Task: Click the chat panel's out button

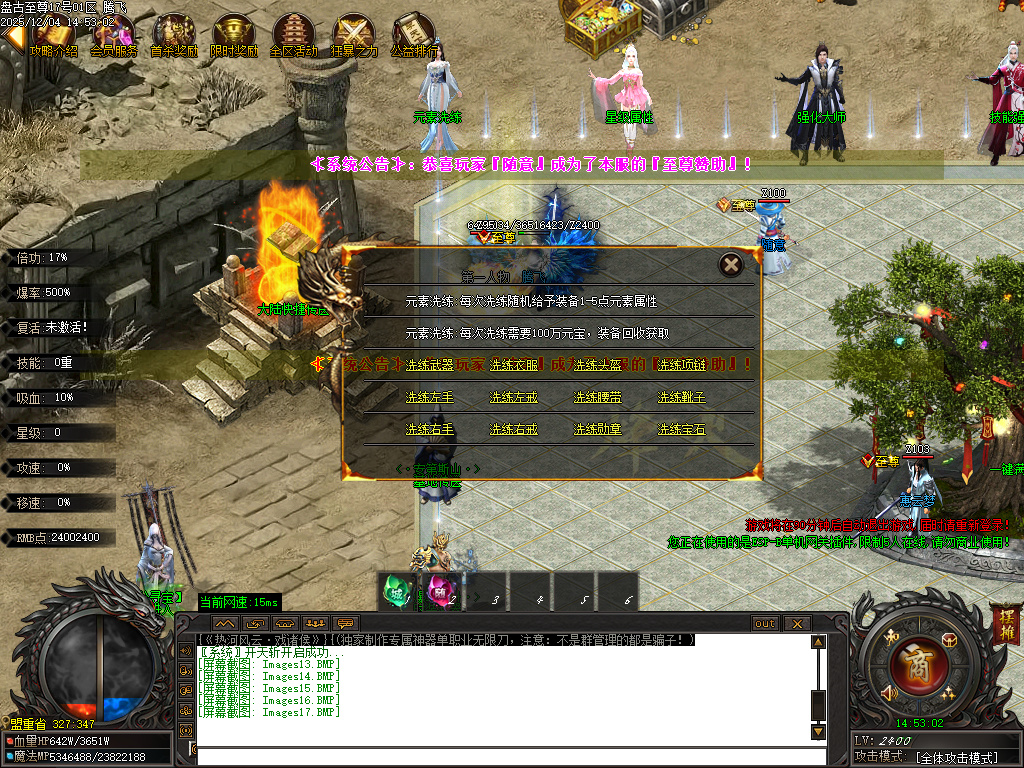Action: (x=764, y=623)
